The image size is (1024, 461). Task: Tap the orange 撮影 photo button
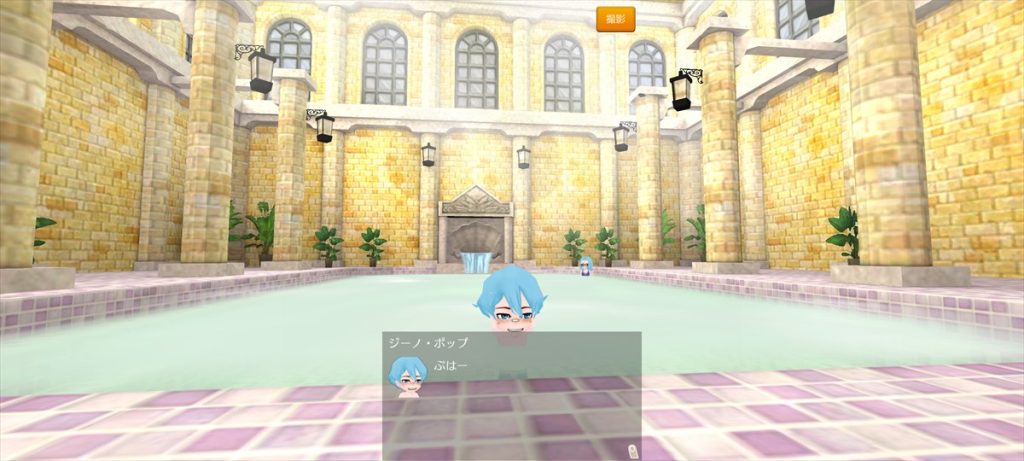pos(615,19)
